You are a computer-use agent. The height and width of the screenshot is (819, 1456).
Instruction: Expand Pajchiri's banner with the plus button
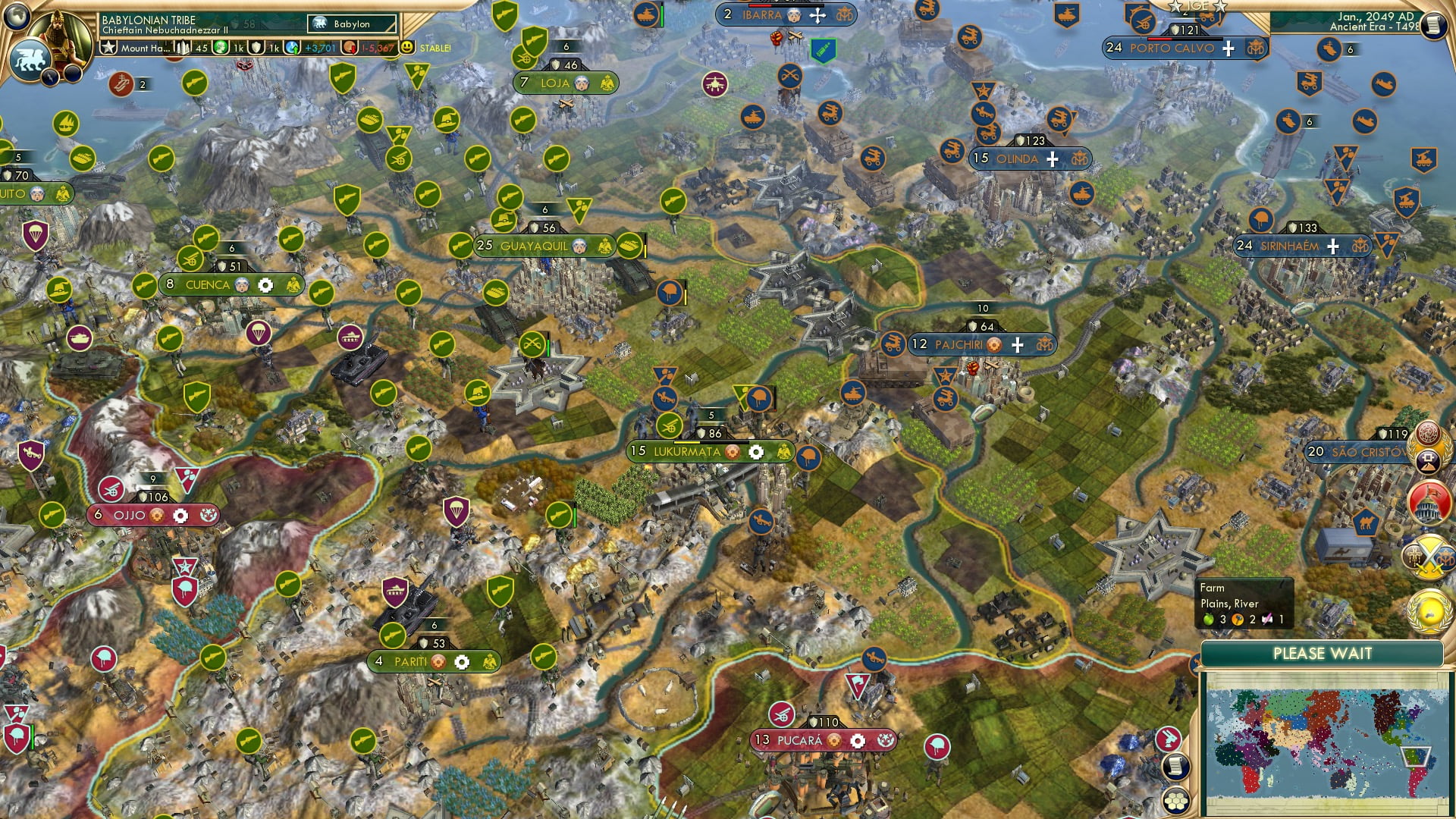coord(1016,344)
